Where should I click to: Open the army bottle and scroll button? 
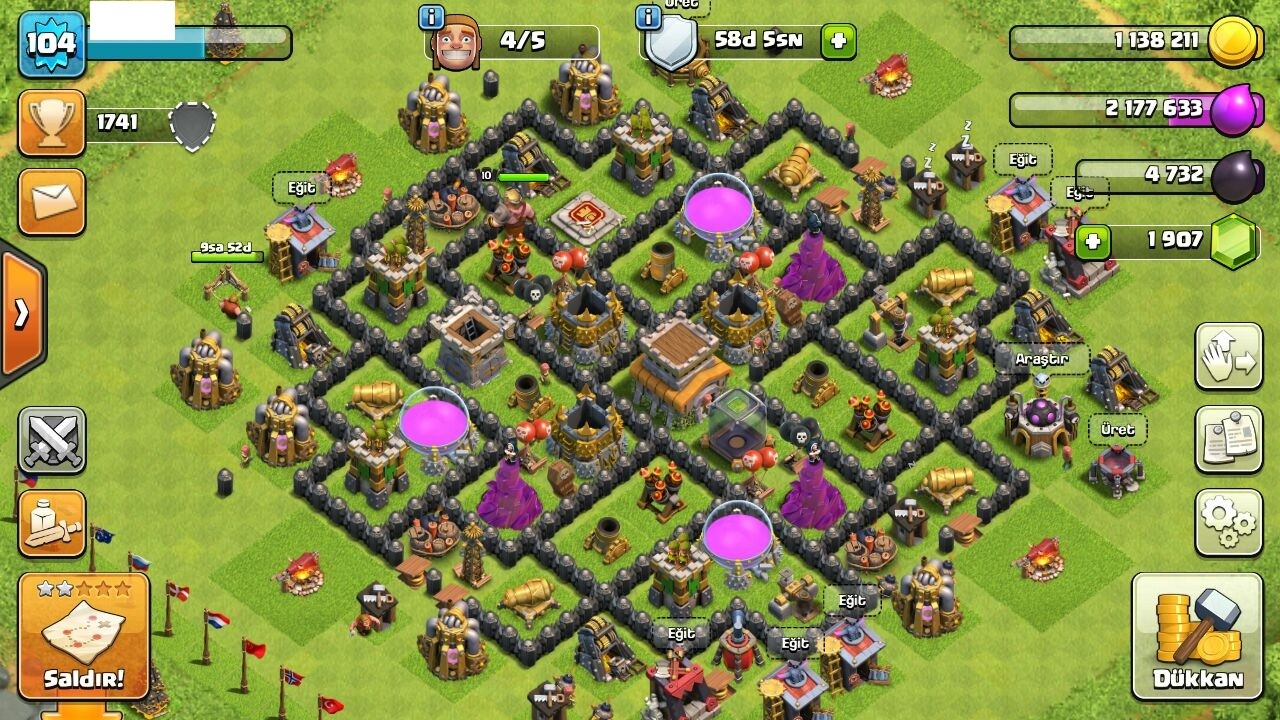51,523
